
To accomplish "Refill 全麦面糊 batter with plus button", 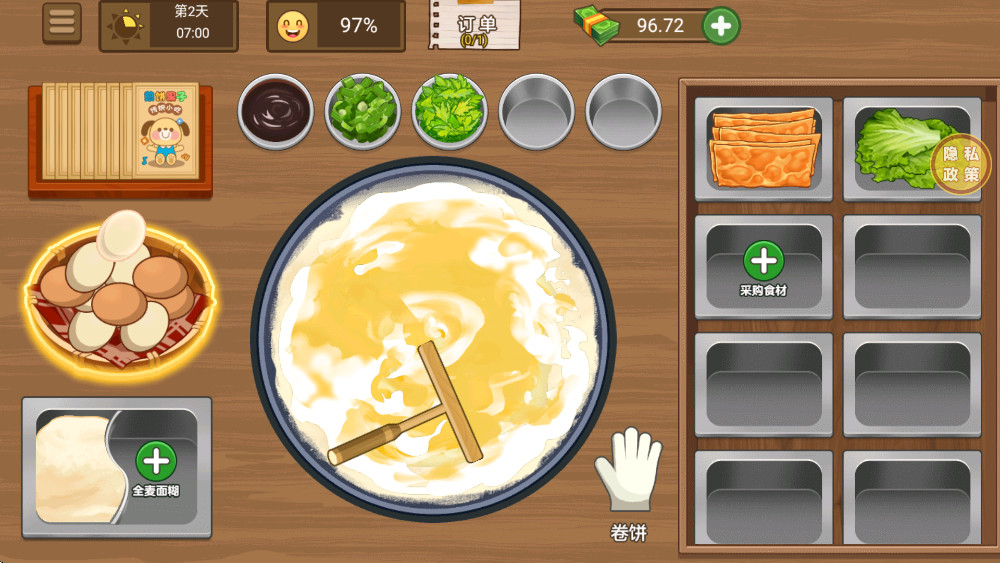I will click(156, 463).
